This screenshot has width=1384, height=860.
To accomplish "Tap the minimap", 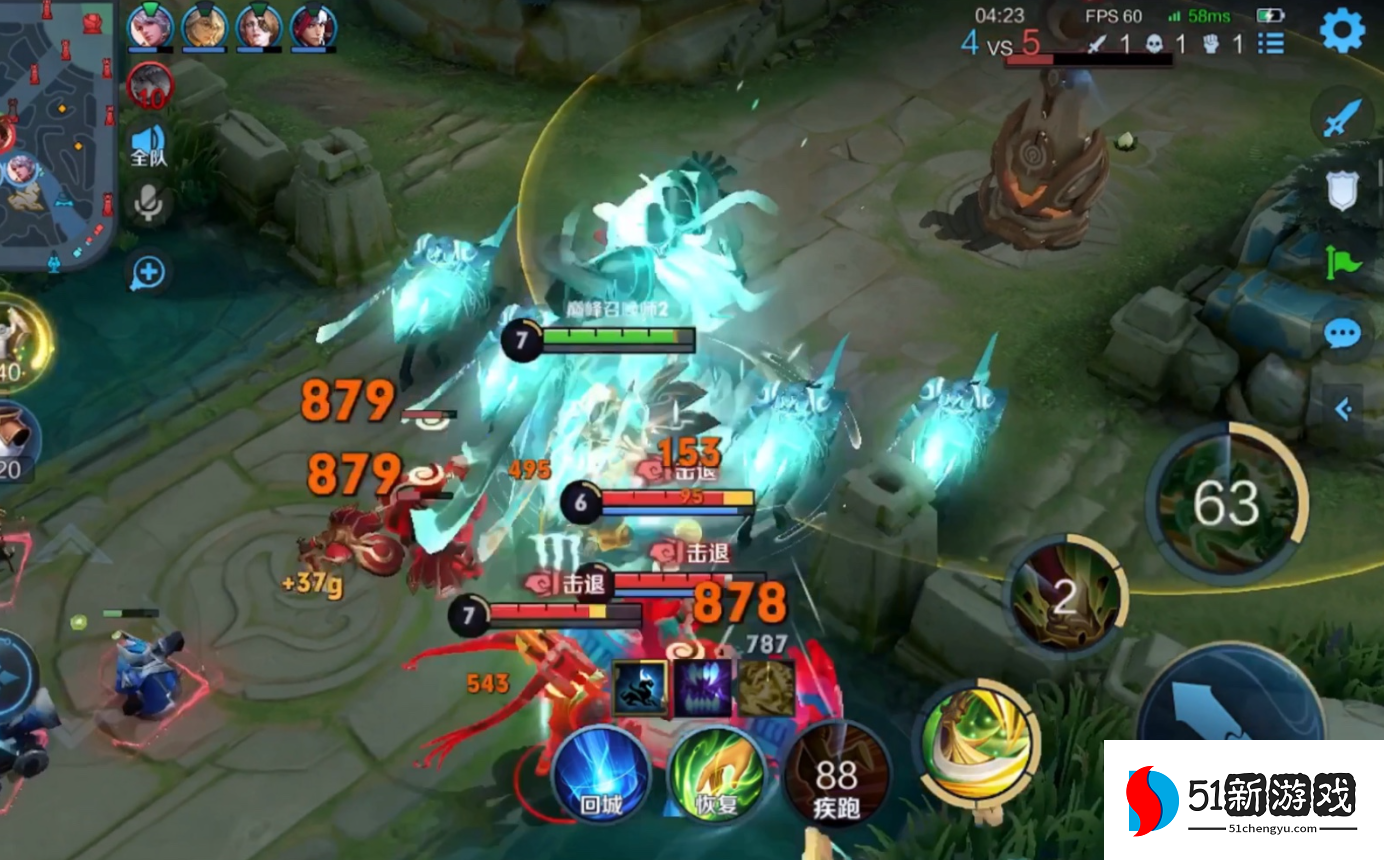I will coord(56,135).
